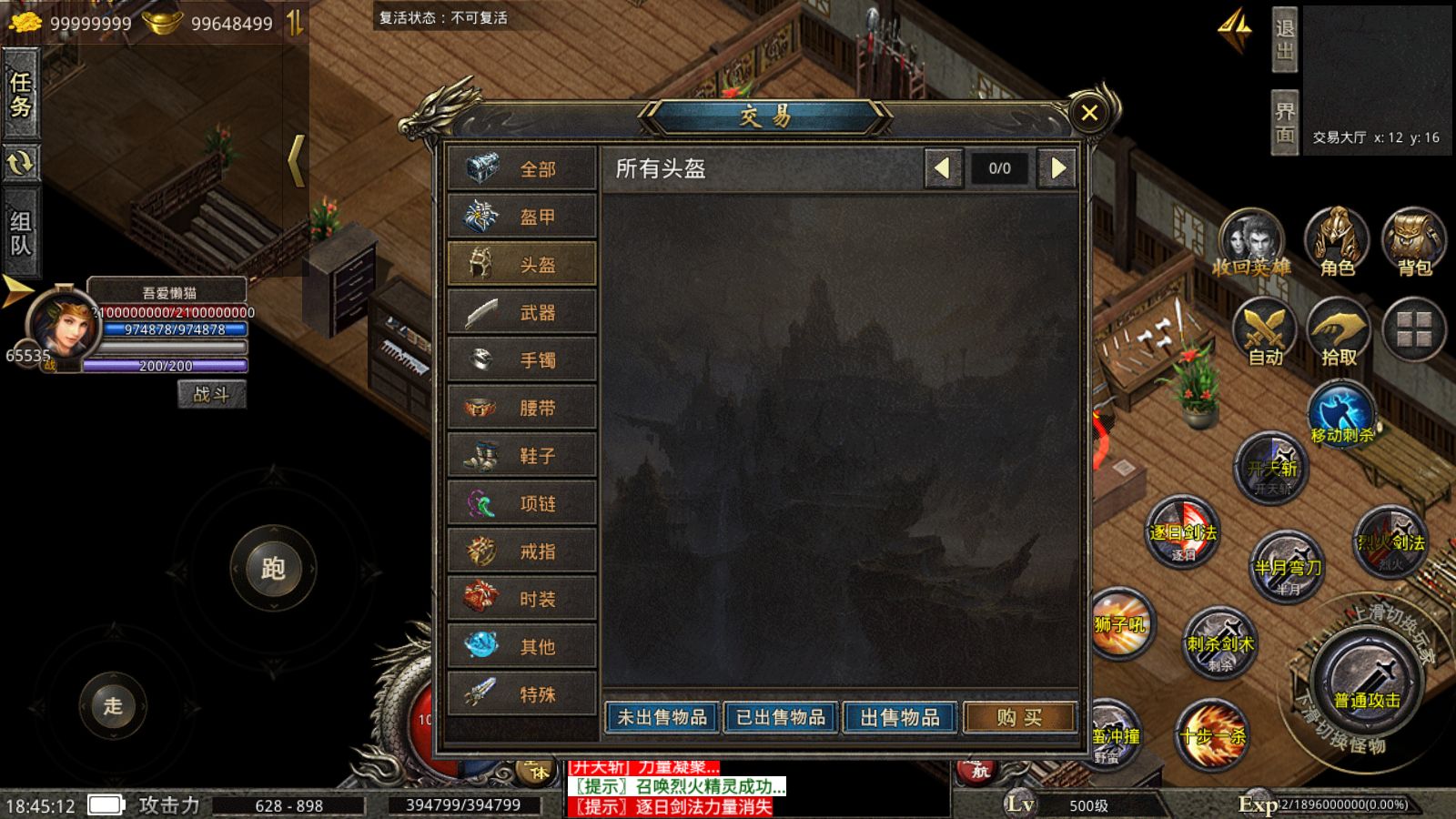Open the 出售物品 sell items button

point(900,718)
